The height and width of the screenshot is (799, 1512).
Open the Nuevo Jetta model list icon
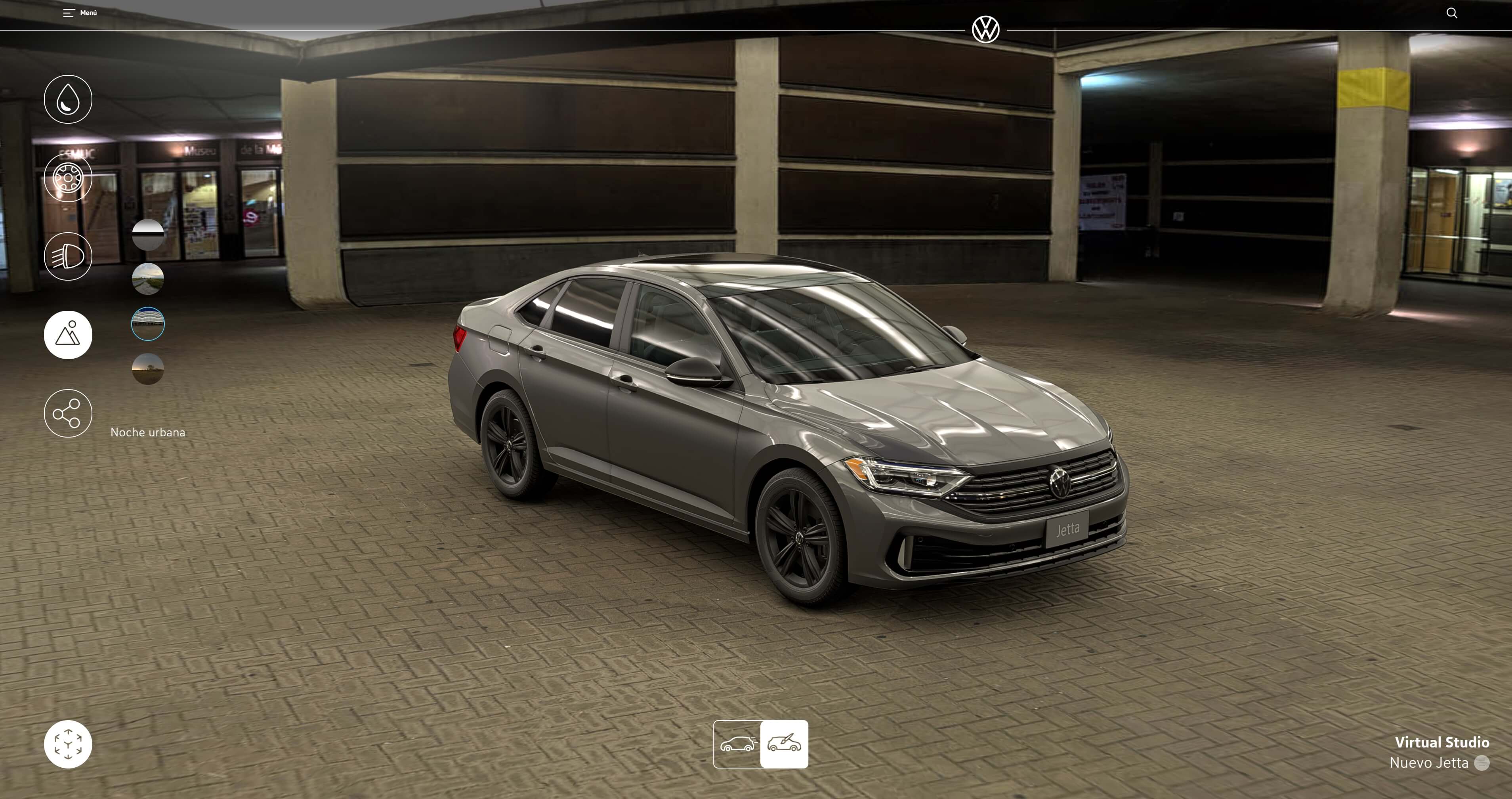pyautogui.click(x=1482, y=763)
